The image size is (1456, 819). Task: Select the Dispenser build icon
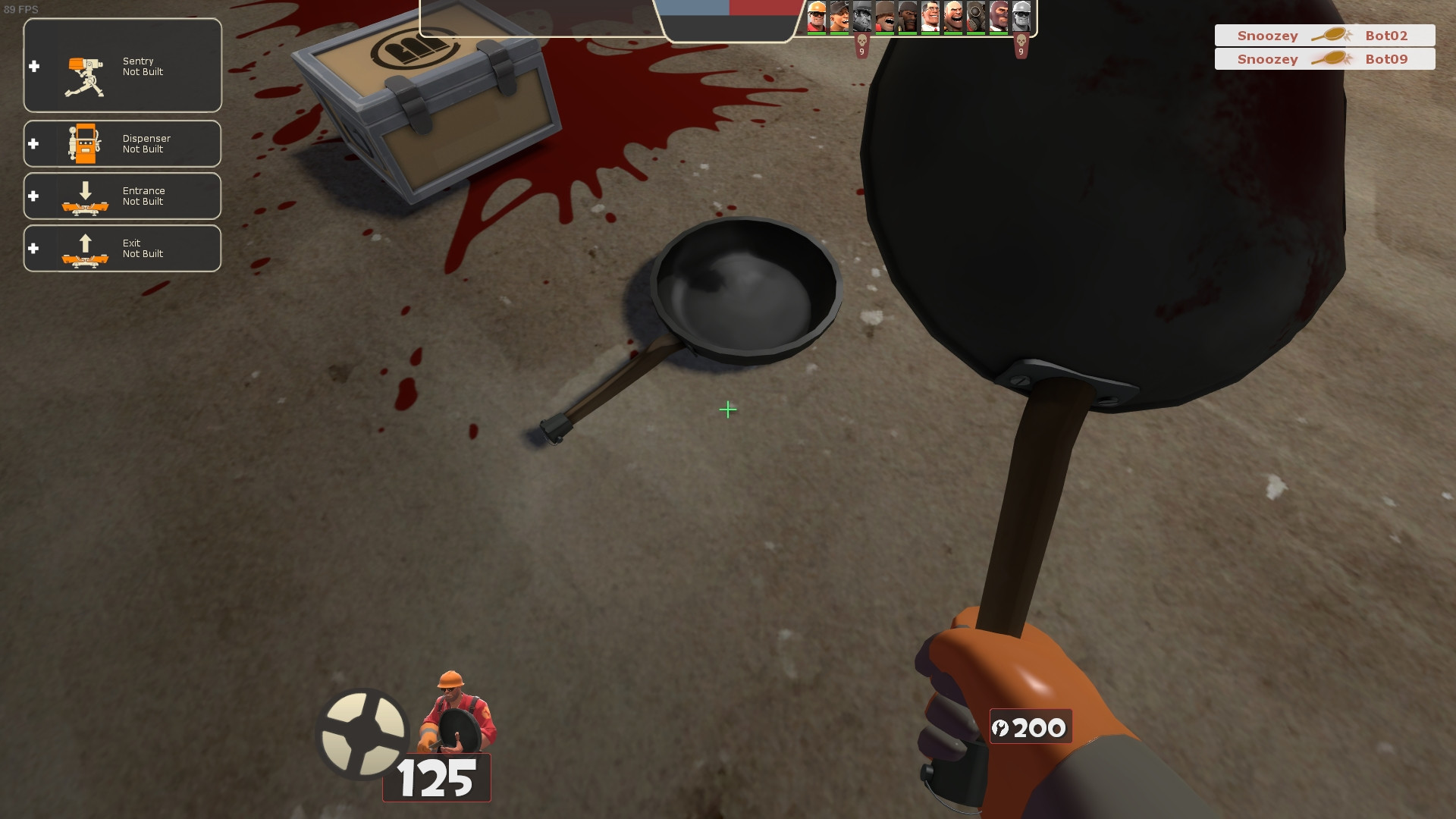[x=85, y=143]
